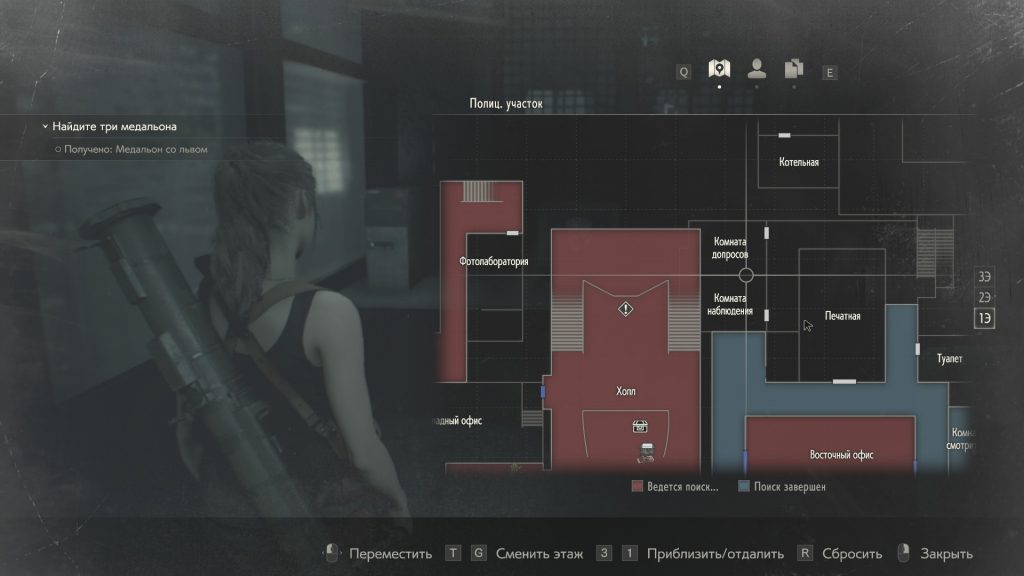The width and height of the screenshot is (1024, 576).
Task: Select the Фотолаборатория room label
Action: tap(493, 262)
